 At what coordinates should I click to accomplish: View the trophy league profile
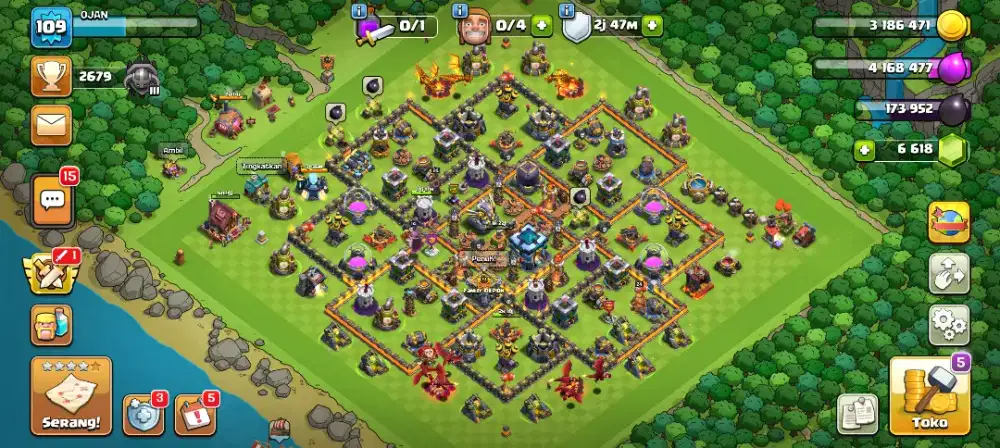coord(50,76)
